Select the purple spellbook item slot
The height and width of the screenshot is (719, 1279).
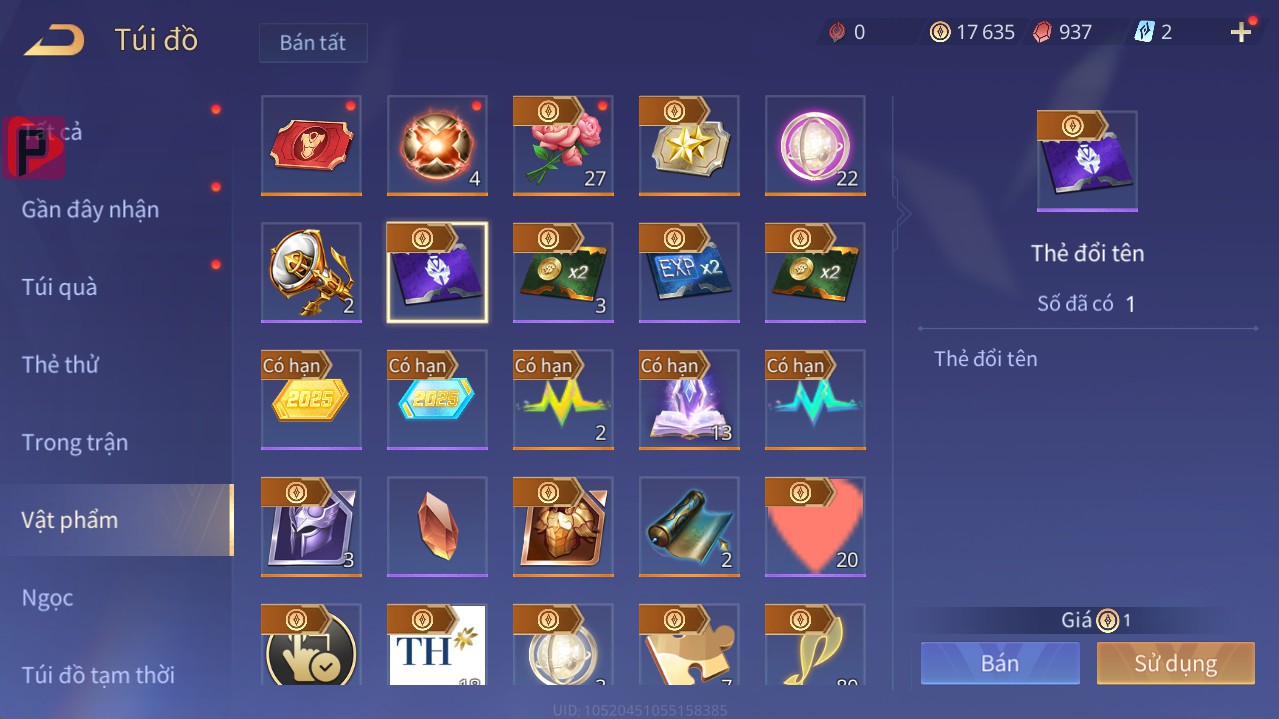[x=689, y=399]
